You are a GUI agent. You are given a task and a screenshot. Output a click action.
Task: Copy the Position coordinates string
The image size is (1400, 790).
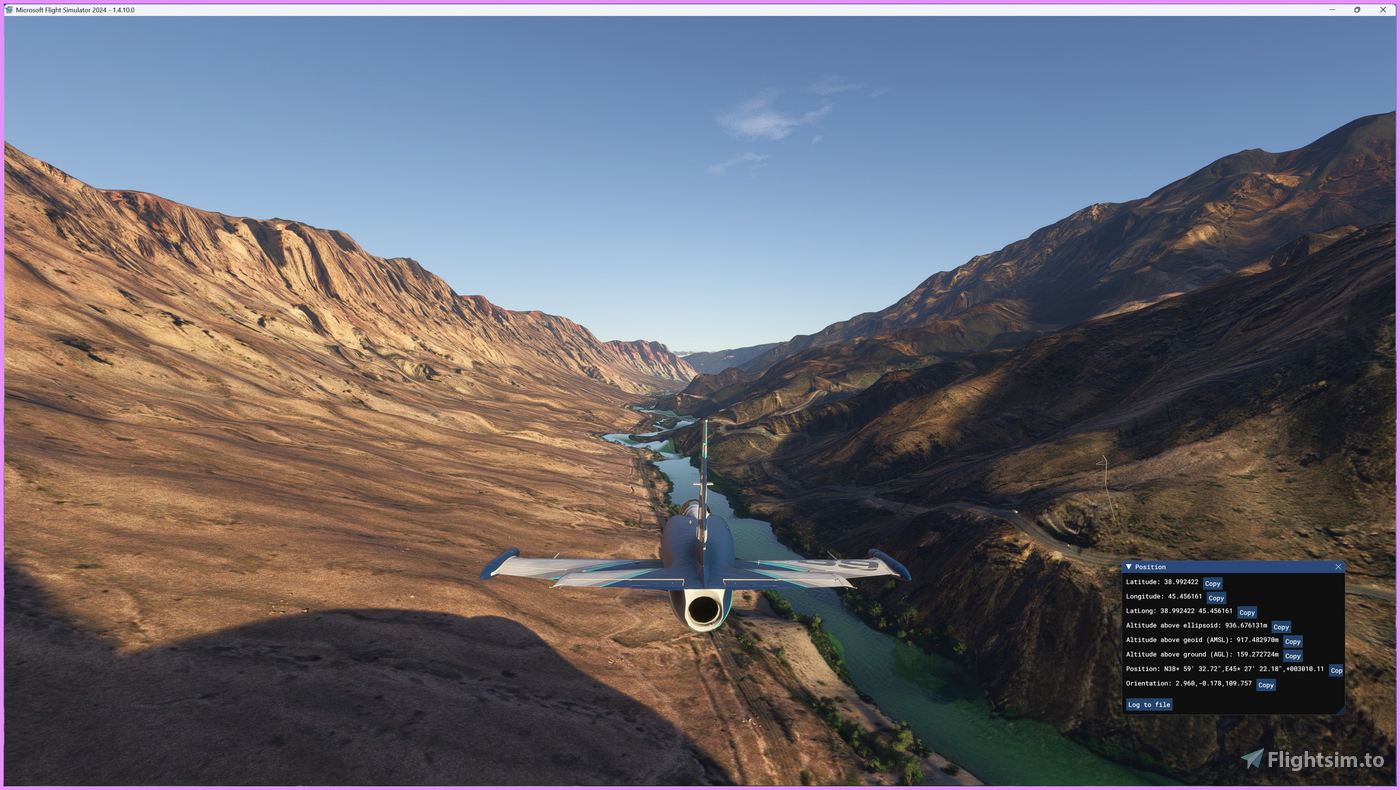click(1336, 671)
